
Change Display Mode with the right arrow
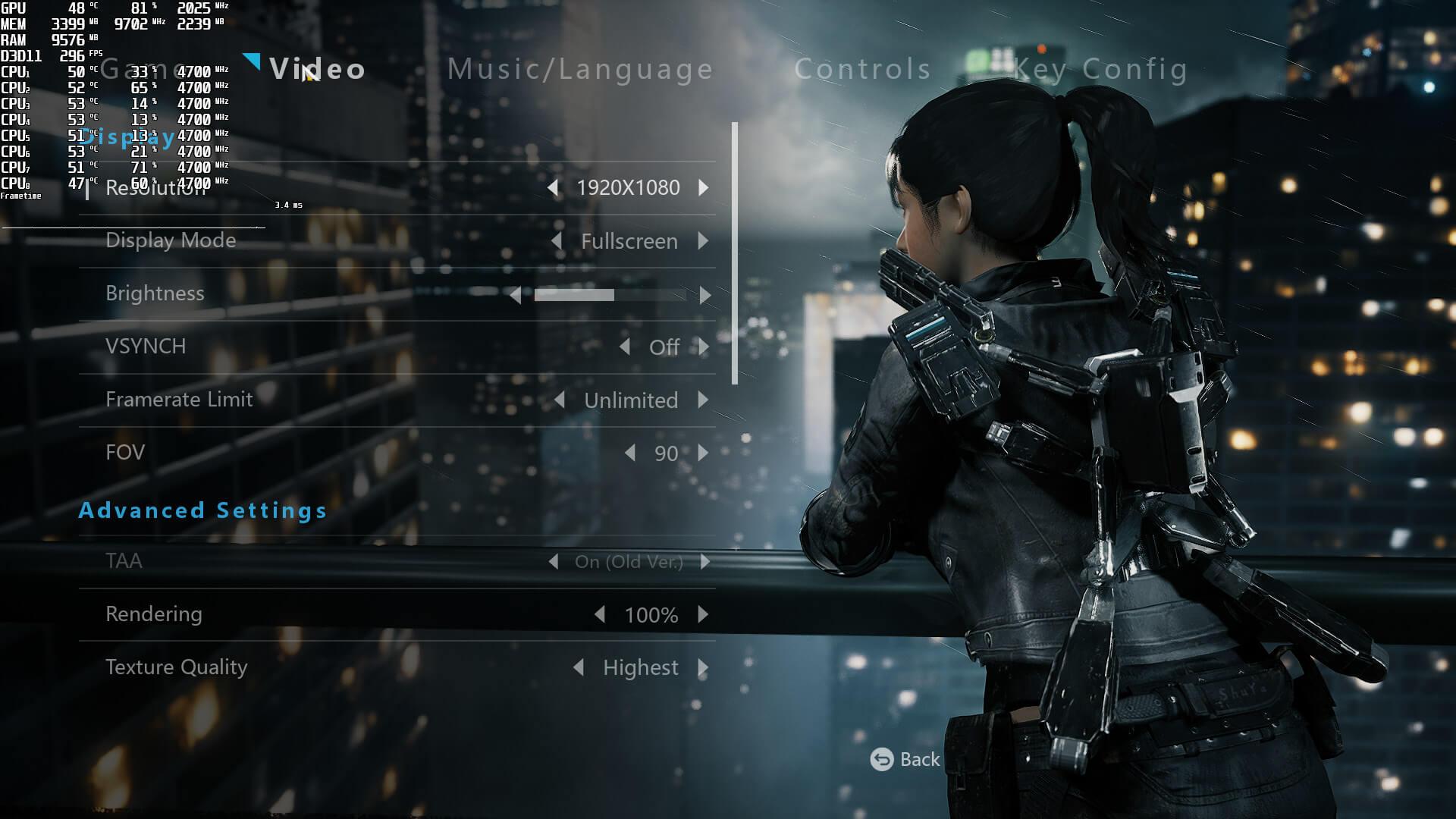704,241
